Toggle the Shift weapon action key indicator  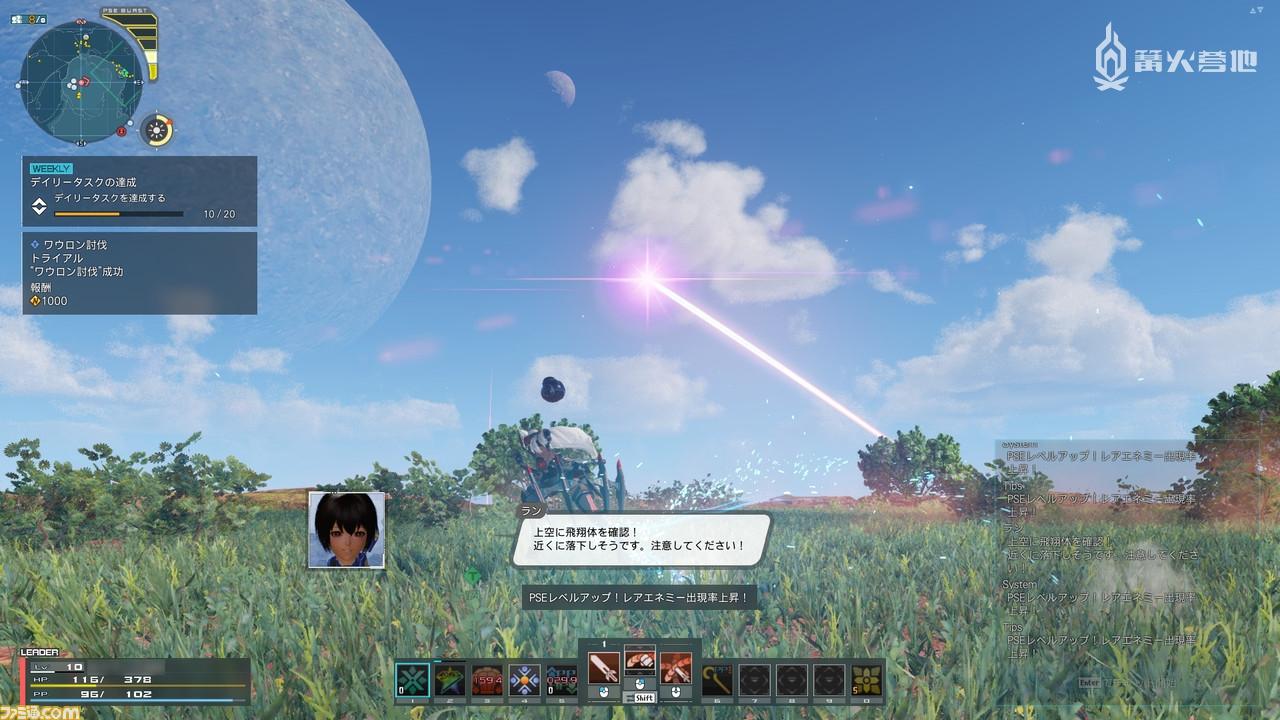644,698
